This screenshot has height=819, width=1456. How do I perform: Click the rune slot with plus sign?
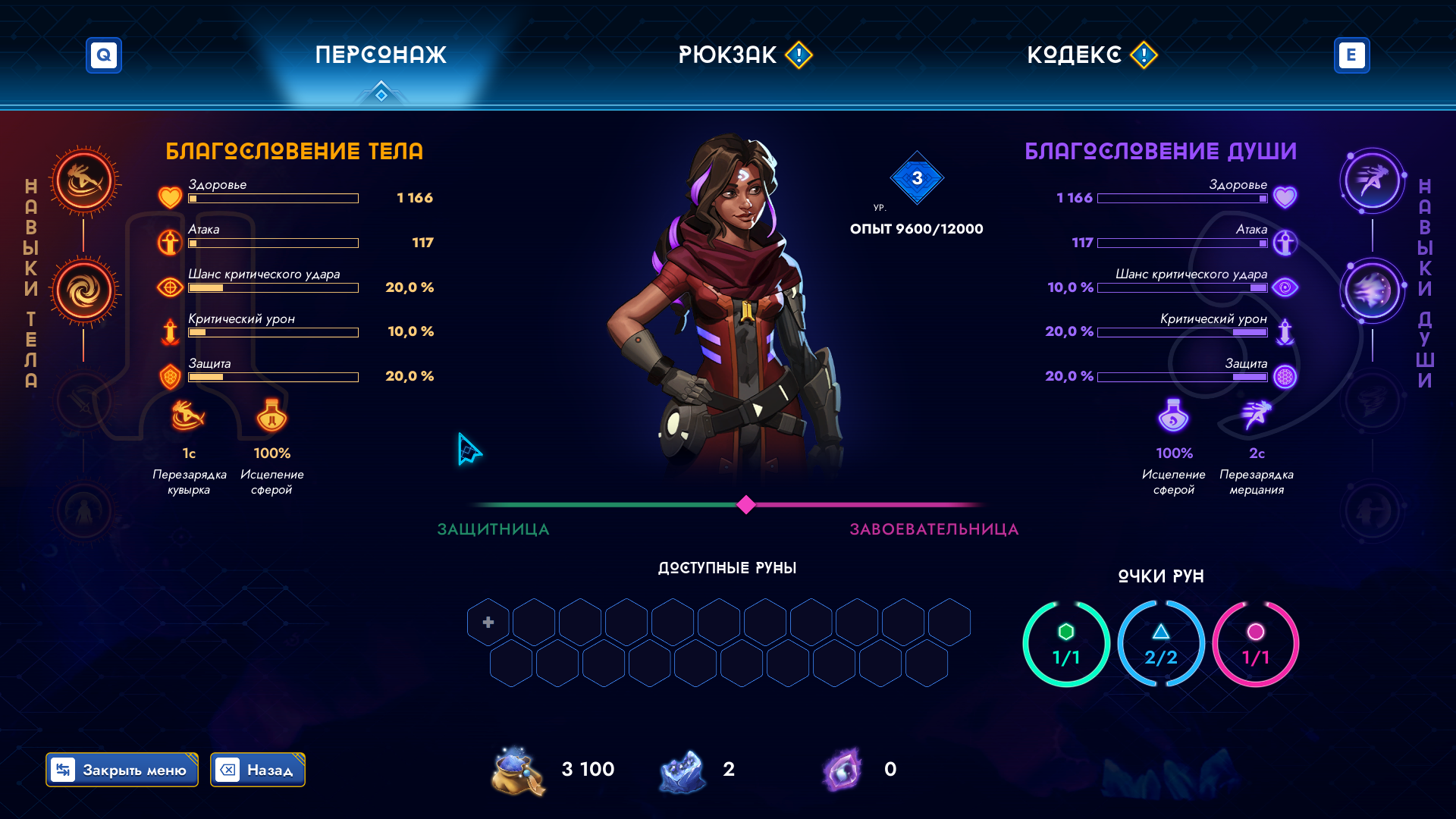488,623
